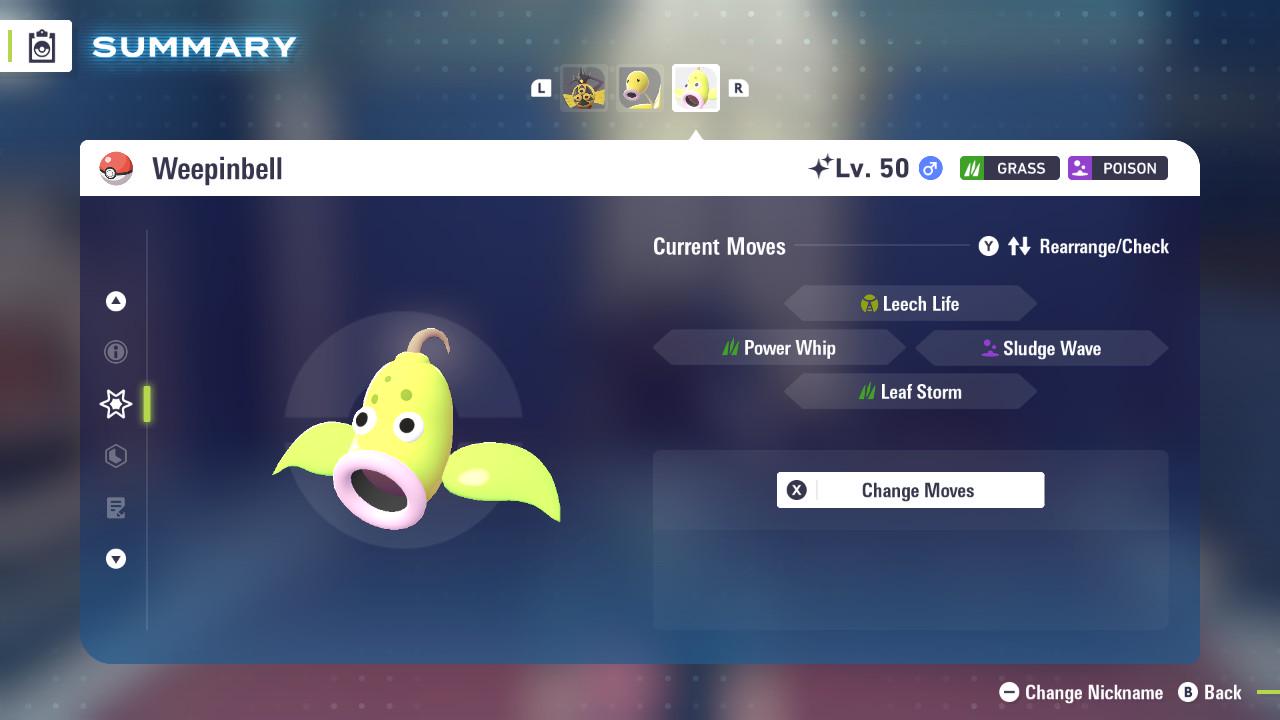The width and height of the screenshot is (1280, 720).
Task: Select the leftmost party Pokémon thumbnail
Action: click(585, 88)
